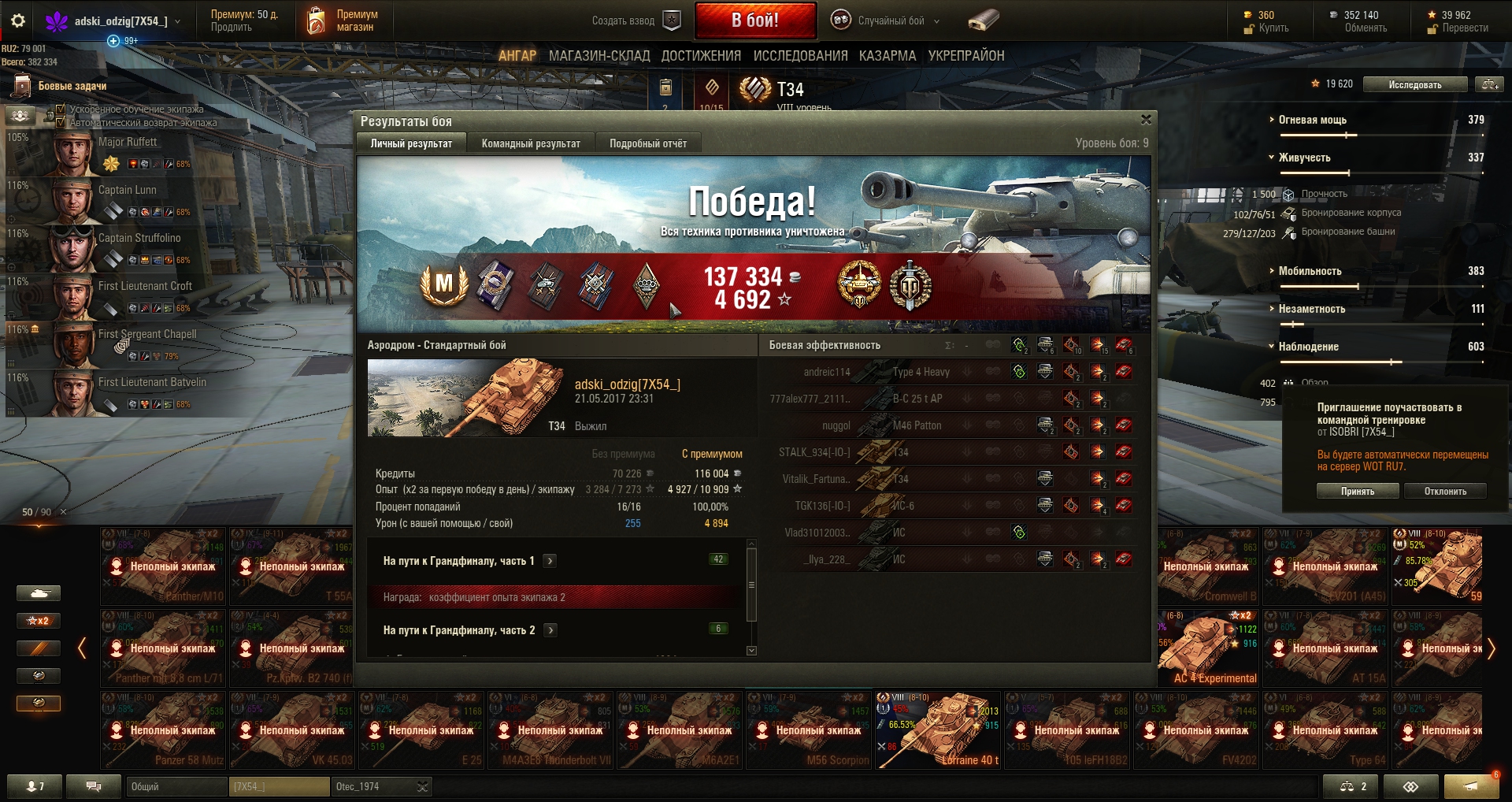Open the game settings gear icon
Screen dimensions: 1512x802
[x=18, y=20]
